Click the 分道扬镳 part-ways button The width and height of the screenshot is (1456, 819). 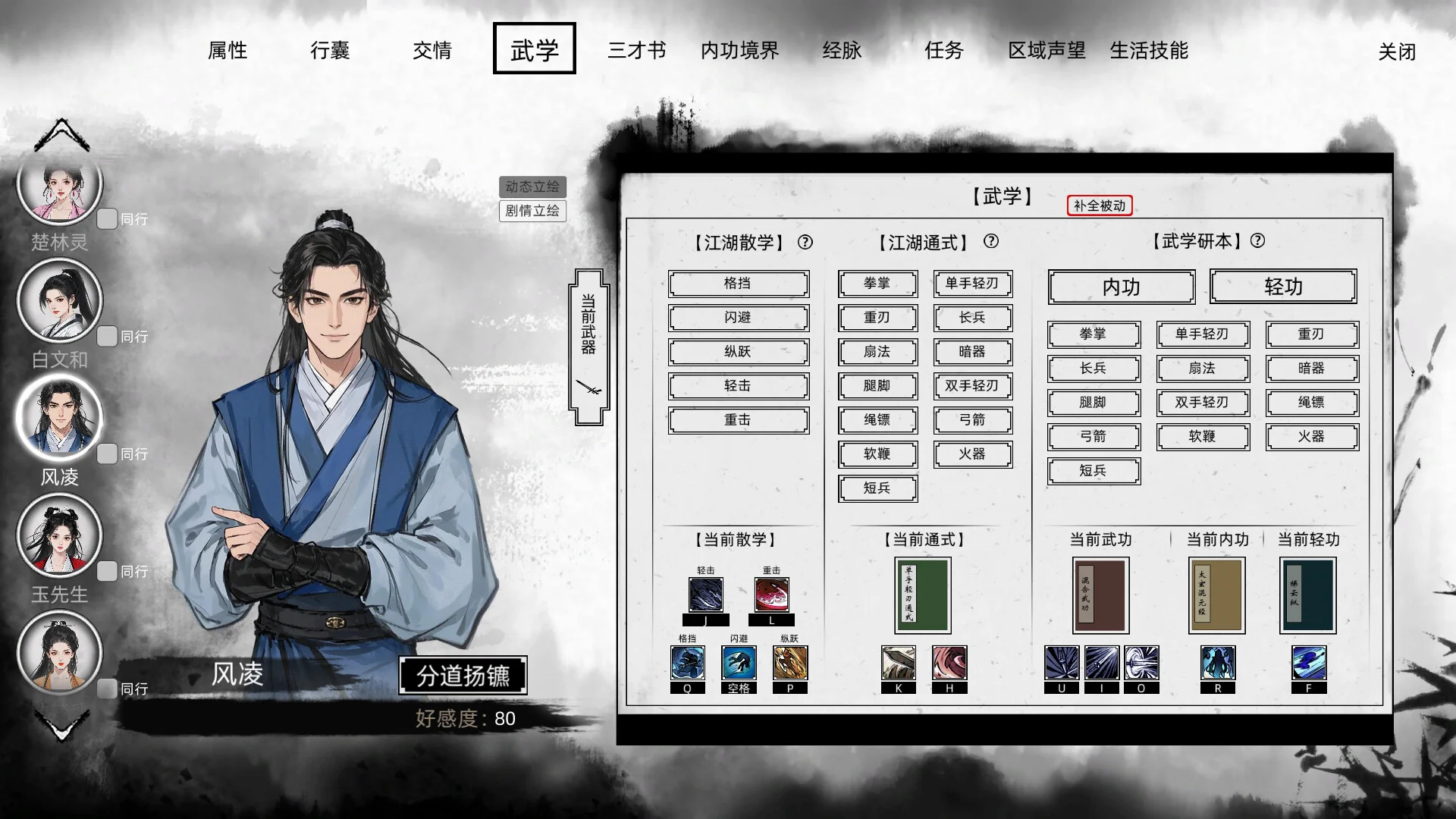coord(463,675)
